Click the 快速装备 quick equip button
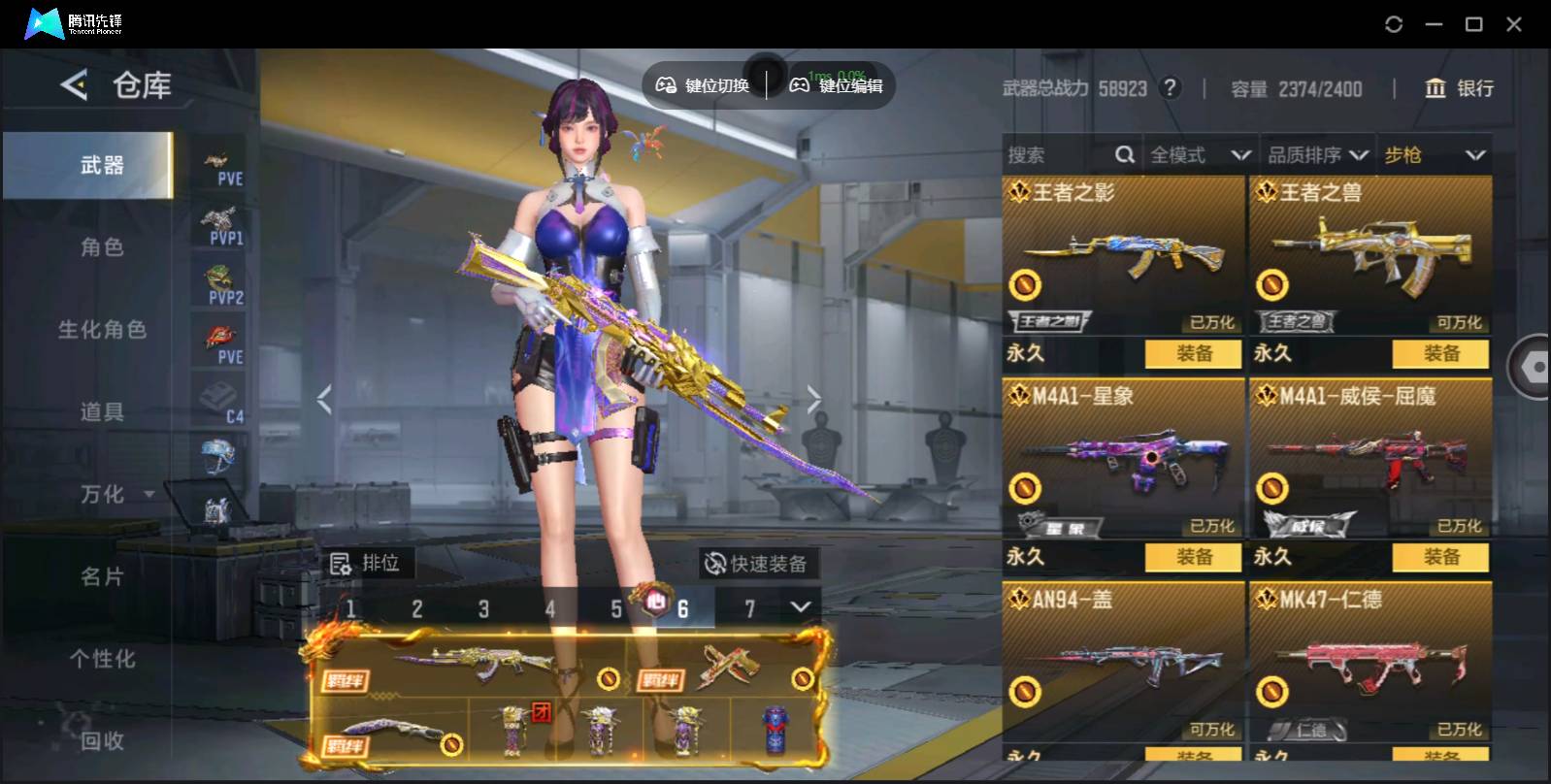The image size is (1551, 784). 757,564
